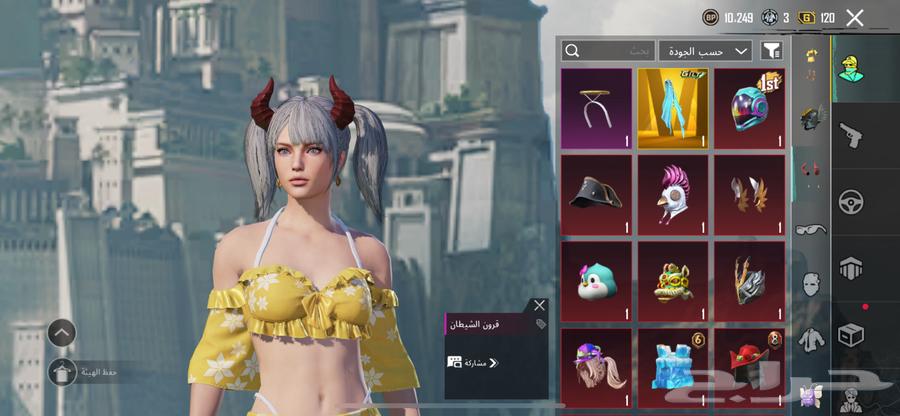This screenshot has width=900, height=416.
Task: Choose the golden feather wings headpiece
Action: 749,194
